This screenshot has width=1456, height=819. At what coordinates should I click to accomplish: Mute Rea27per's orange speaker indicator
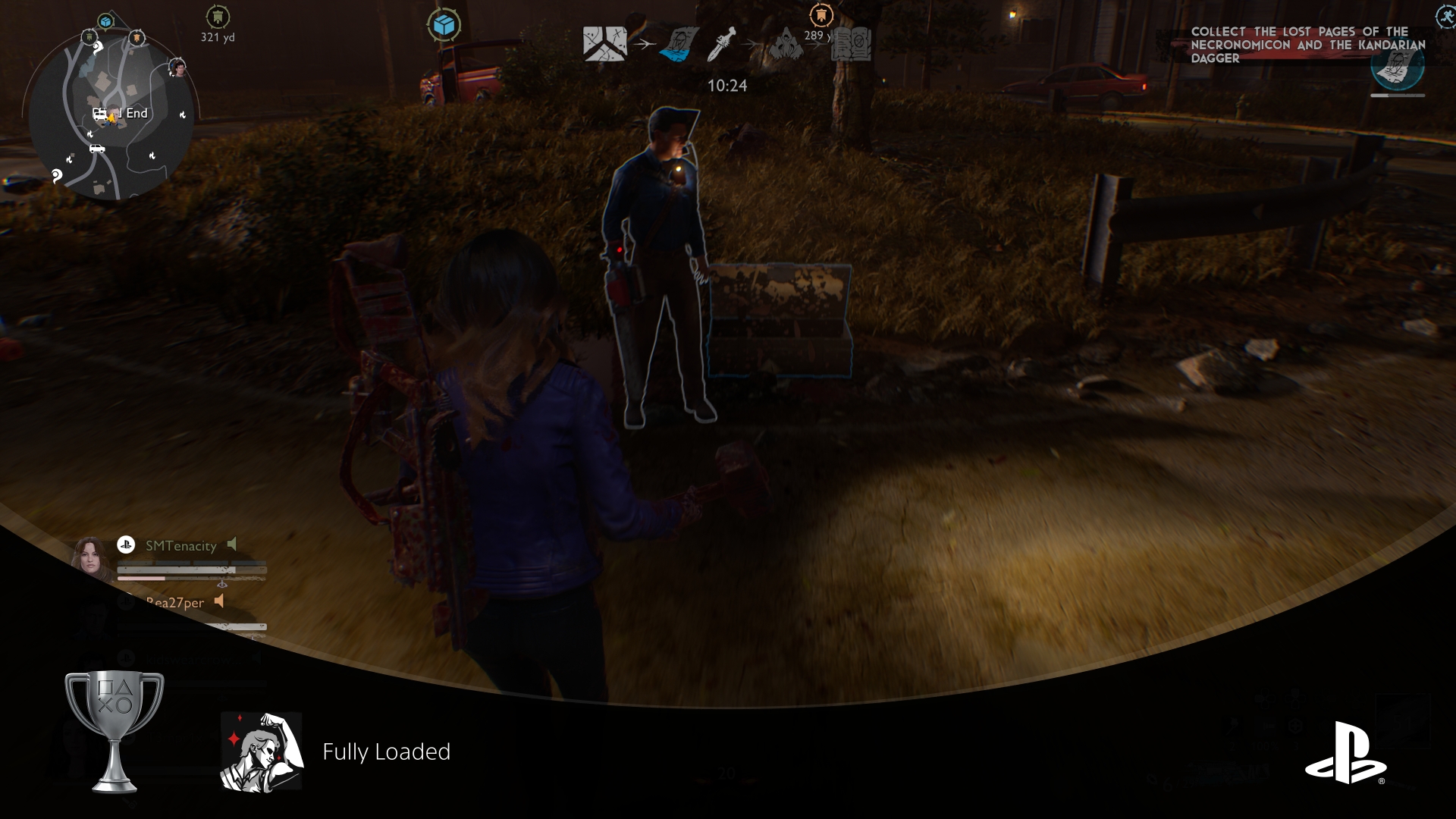(x=219, y=601)
